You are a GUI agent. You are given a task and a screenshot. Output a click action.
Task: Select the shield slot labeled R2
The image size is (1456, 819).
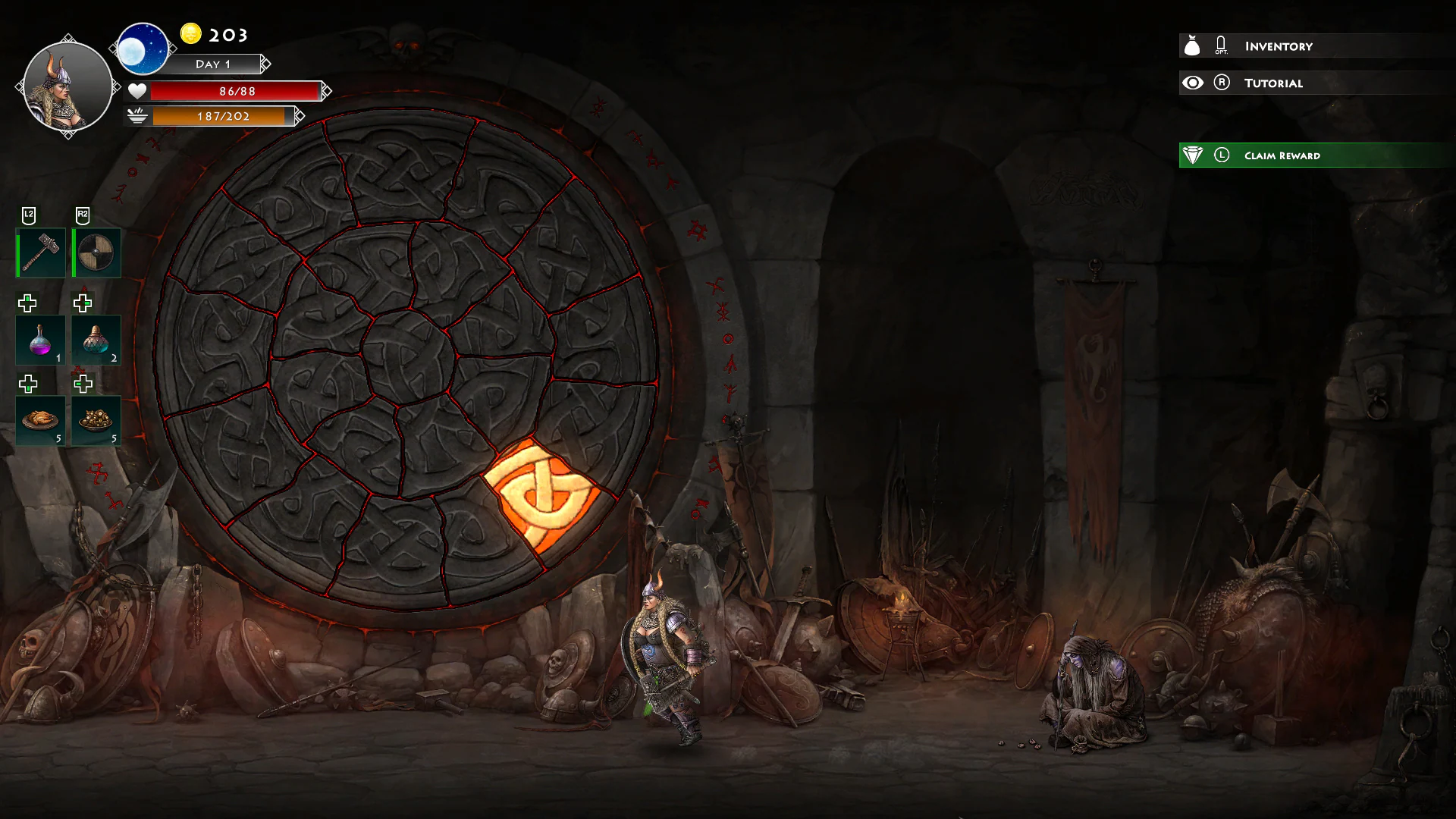96,252
